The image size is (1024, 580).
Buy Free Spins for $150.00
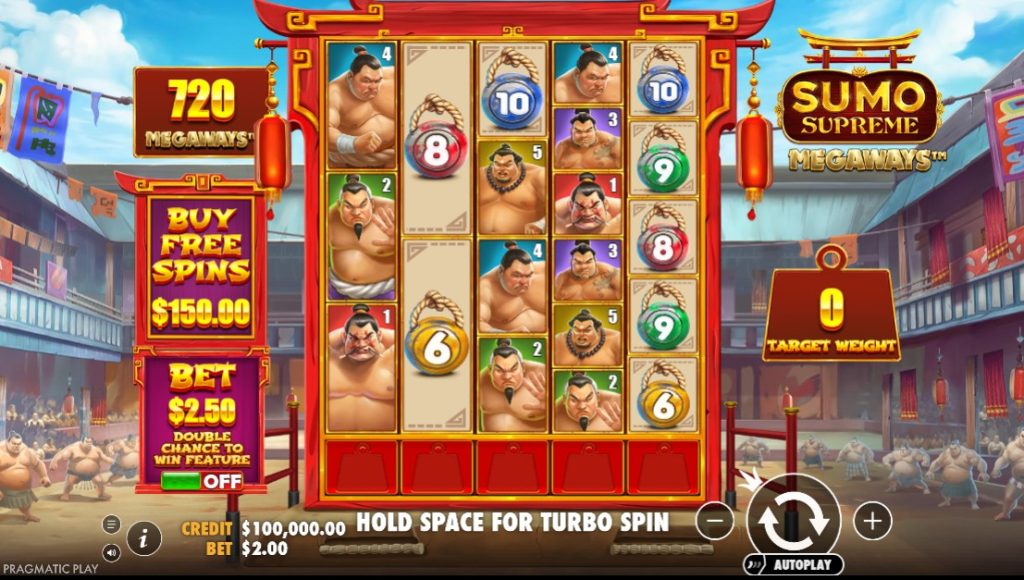coord(201,269)
